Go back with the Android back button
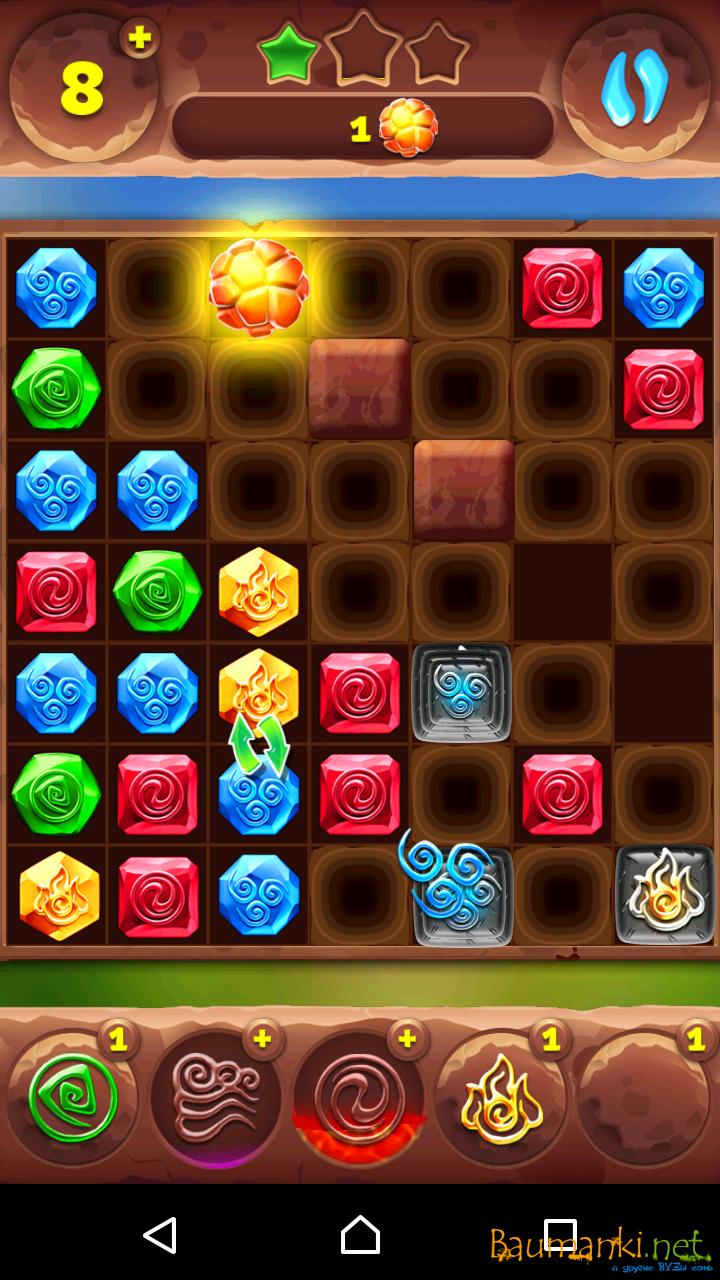Image resolution: width=720 pixels, height=1280 pixels. tap(160, 1236)
